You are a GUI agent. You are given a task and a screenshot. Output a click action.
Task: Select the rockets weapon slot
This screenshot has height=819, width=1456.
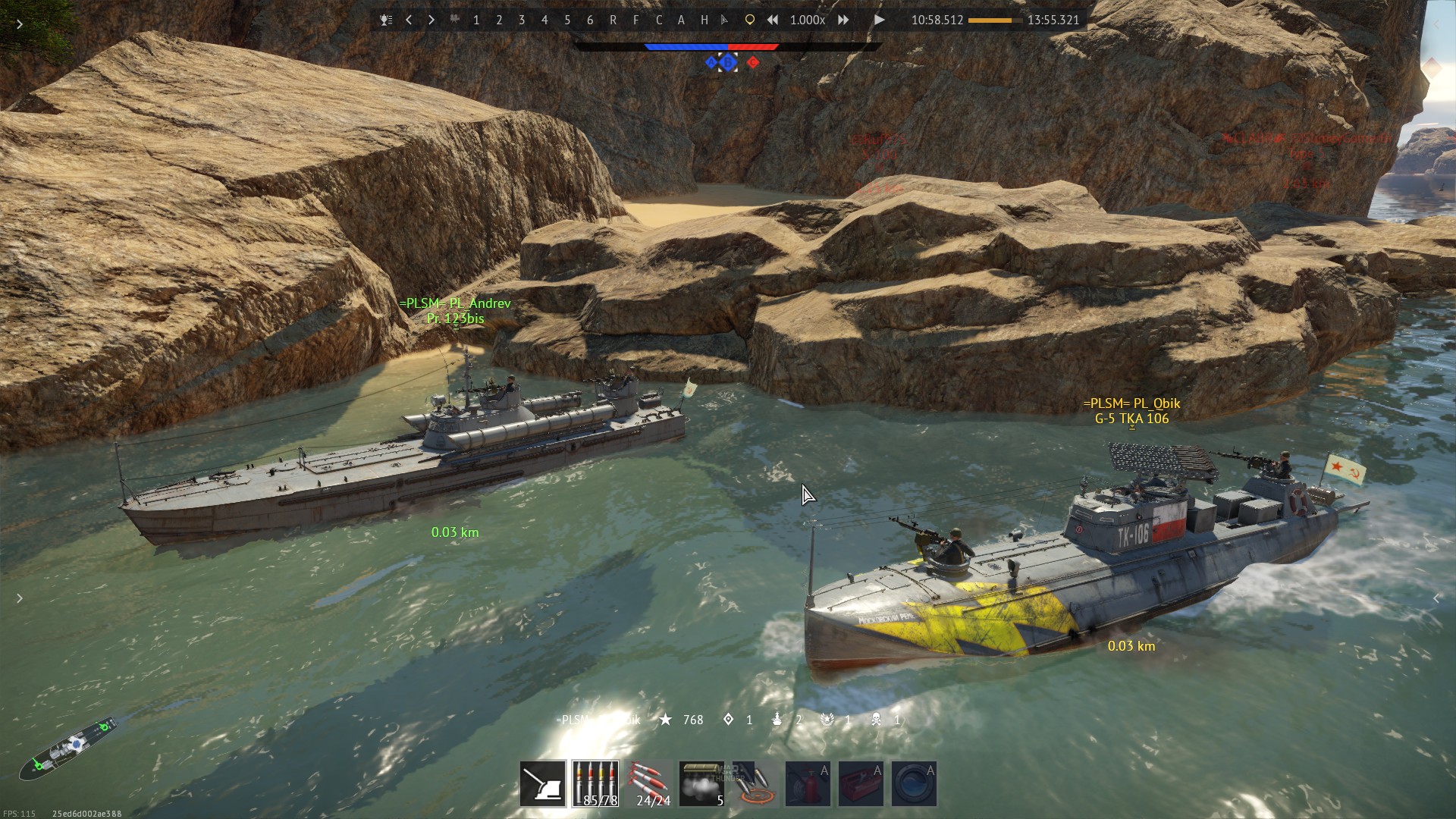[x=649, y=783]
